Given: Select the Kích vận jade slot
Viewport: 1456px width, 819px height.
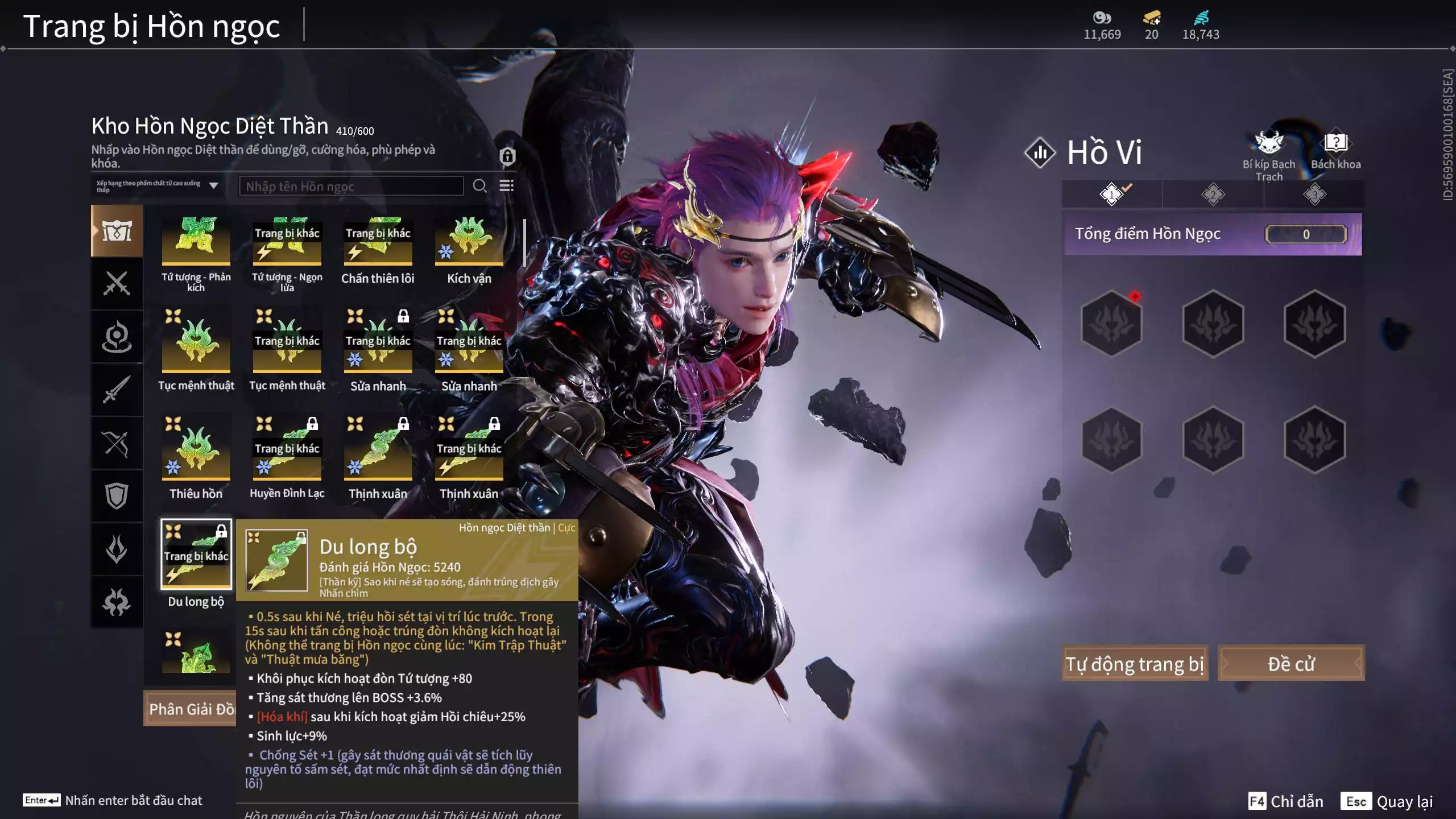Looking at the screenshot, I should pyautogui.click(x=469, y=242).
